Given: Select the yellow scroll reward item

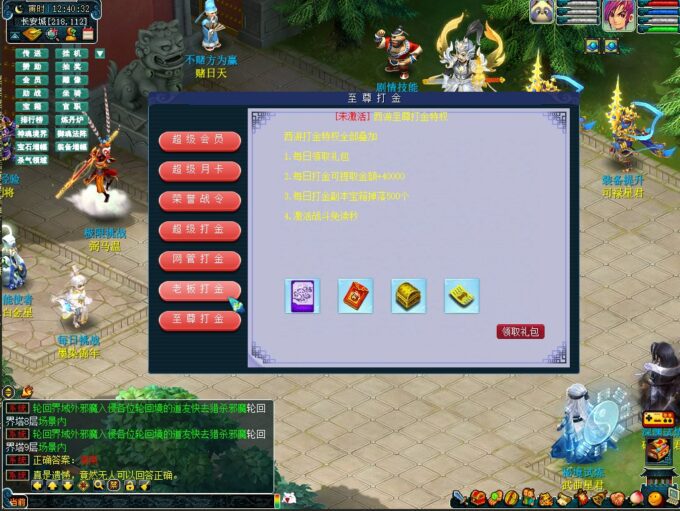Looking at the screenshot, I should click(461, 296).
